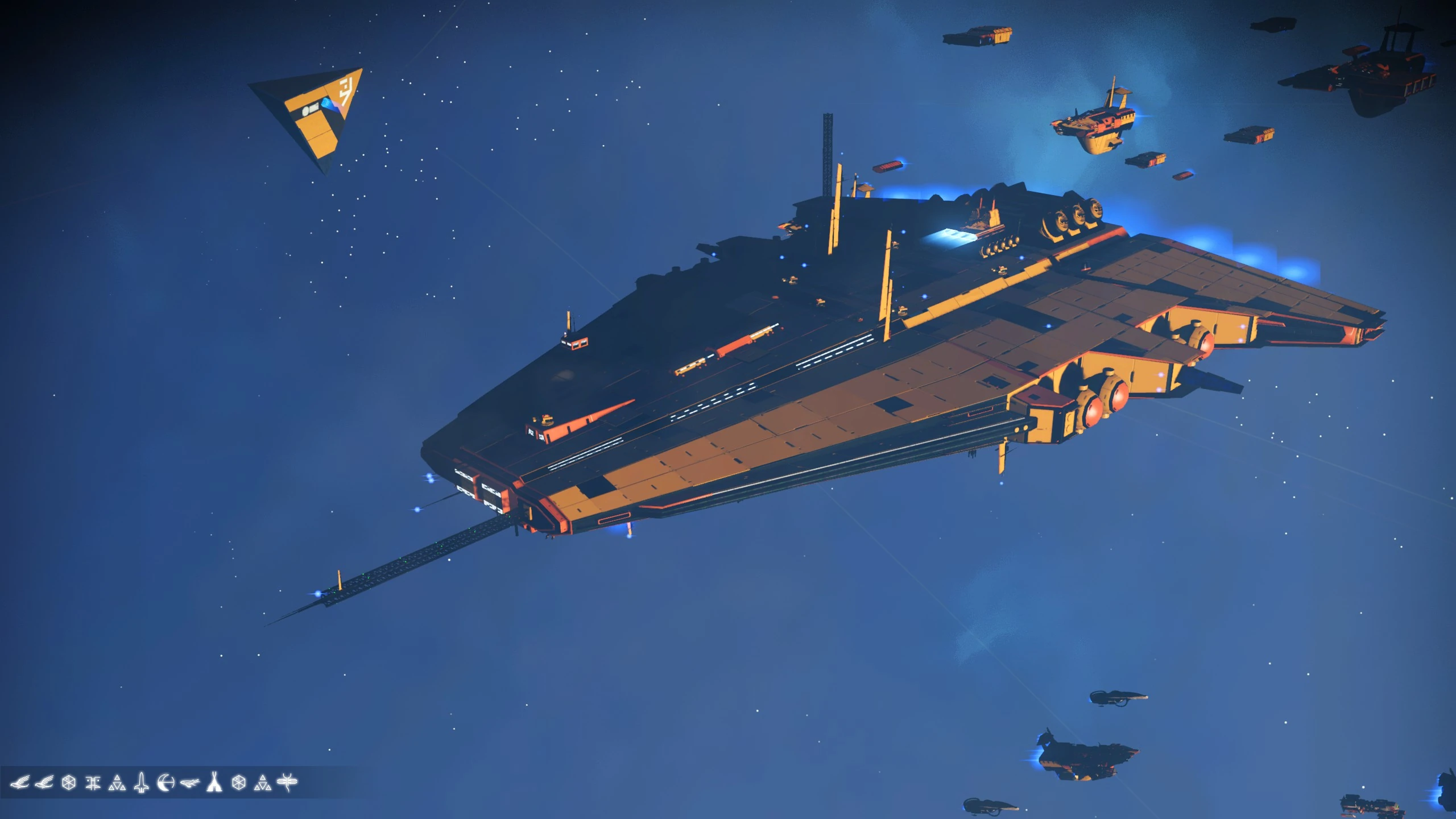
Task: Select the first bird-wing portal glyph
Action: [x=20, y=782]
